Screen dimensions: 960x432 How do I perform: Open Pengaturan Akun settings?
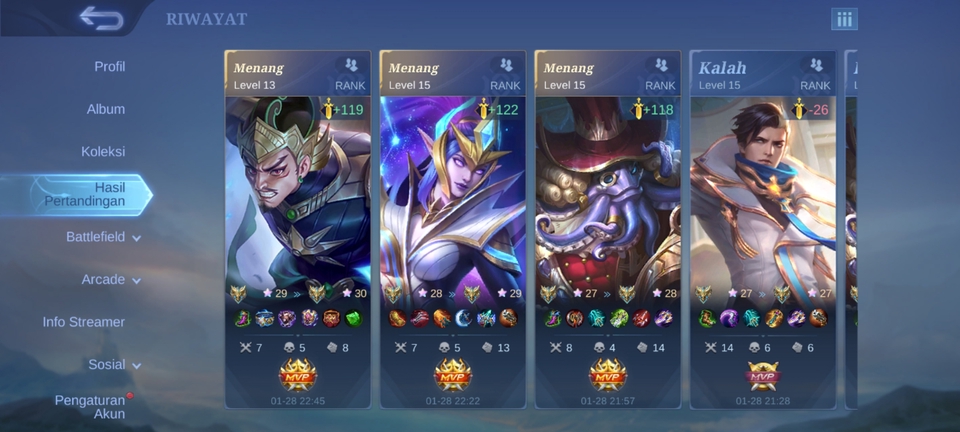pos(90,406)
